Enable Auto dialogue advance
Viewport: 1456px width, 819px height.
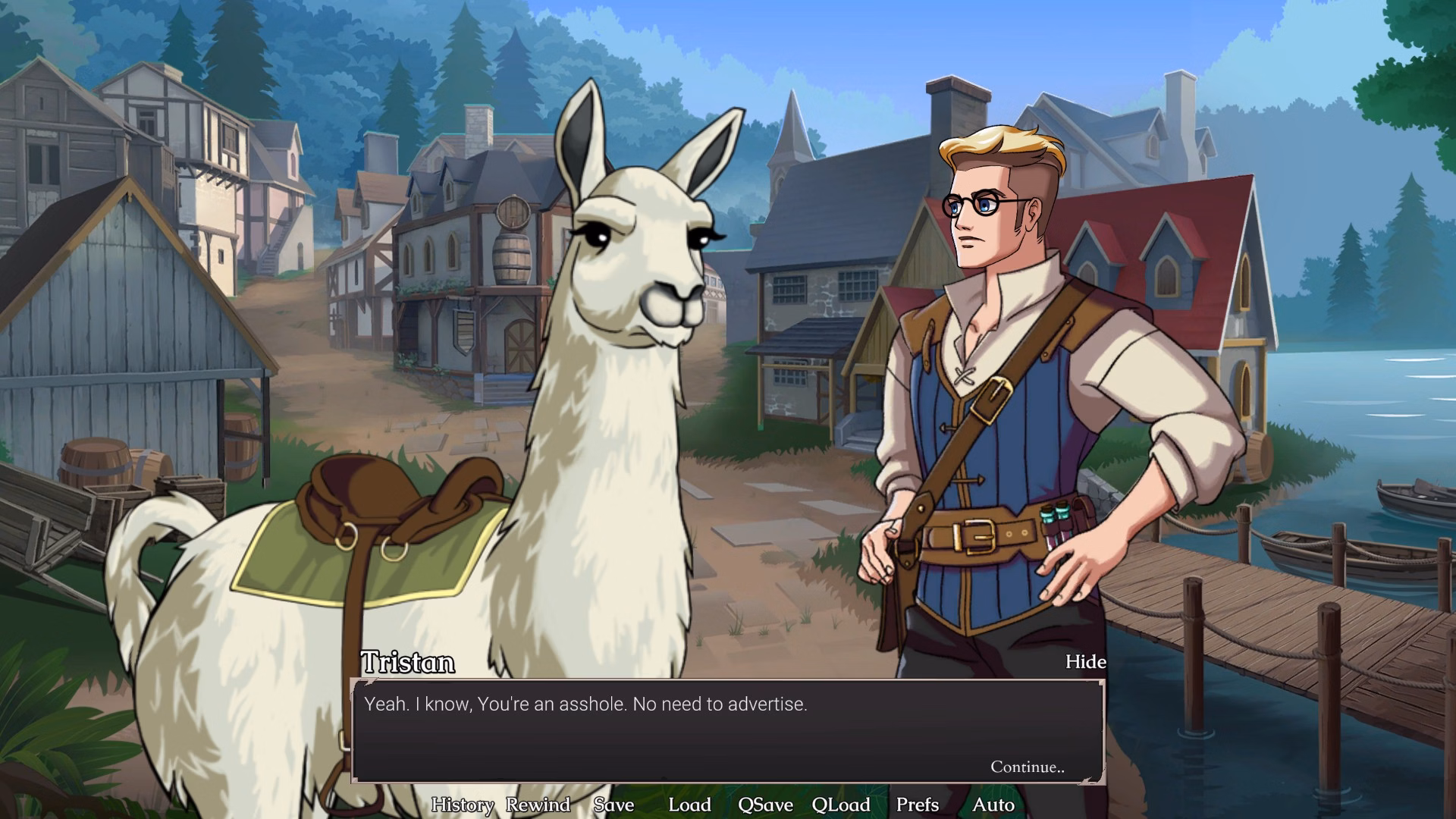click(995, 805)
